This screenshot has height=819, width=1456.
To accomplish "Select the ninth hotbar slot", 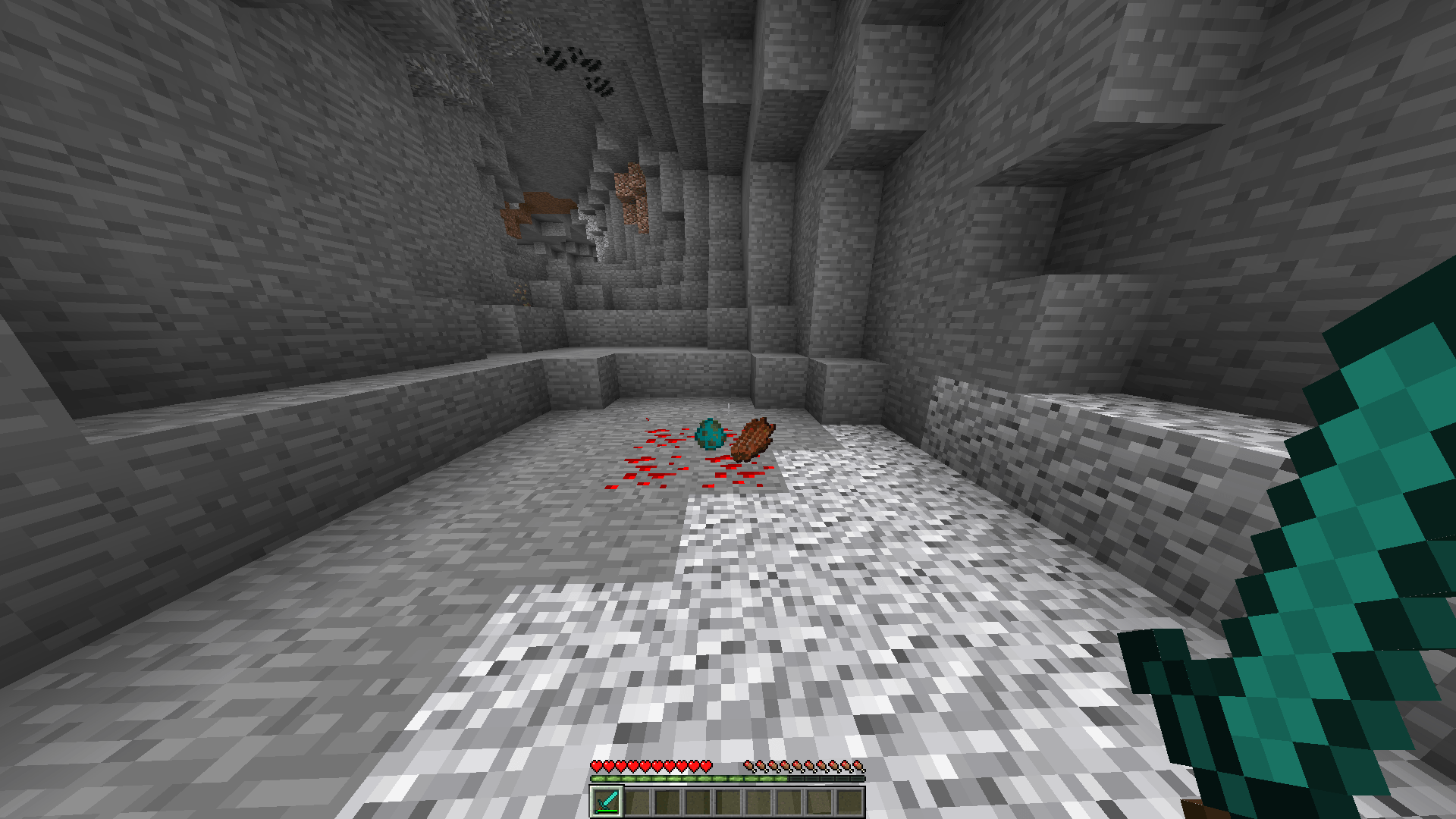I will point(849,802).
